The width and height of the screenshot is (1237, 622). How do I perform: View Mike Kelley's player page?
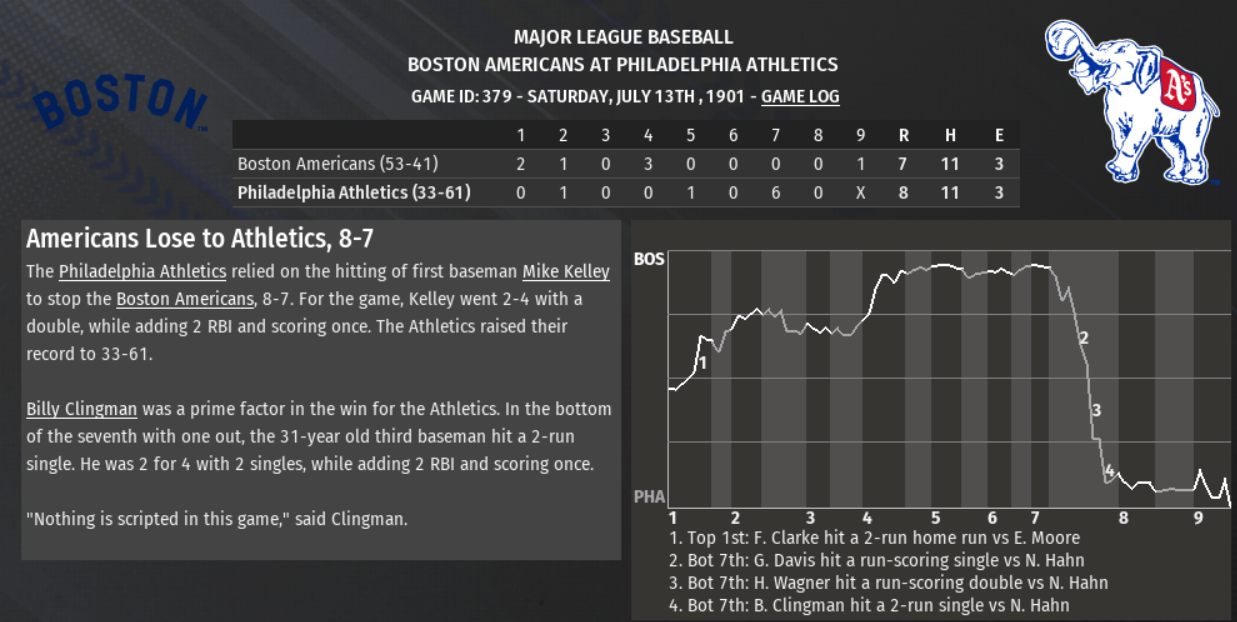tap(565, 272)
